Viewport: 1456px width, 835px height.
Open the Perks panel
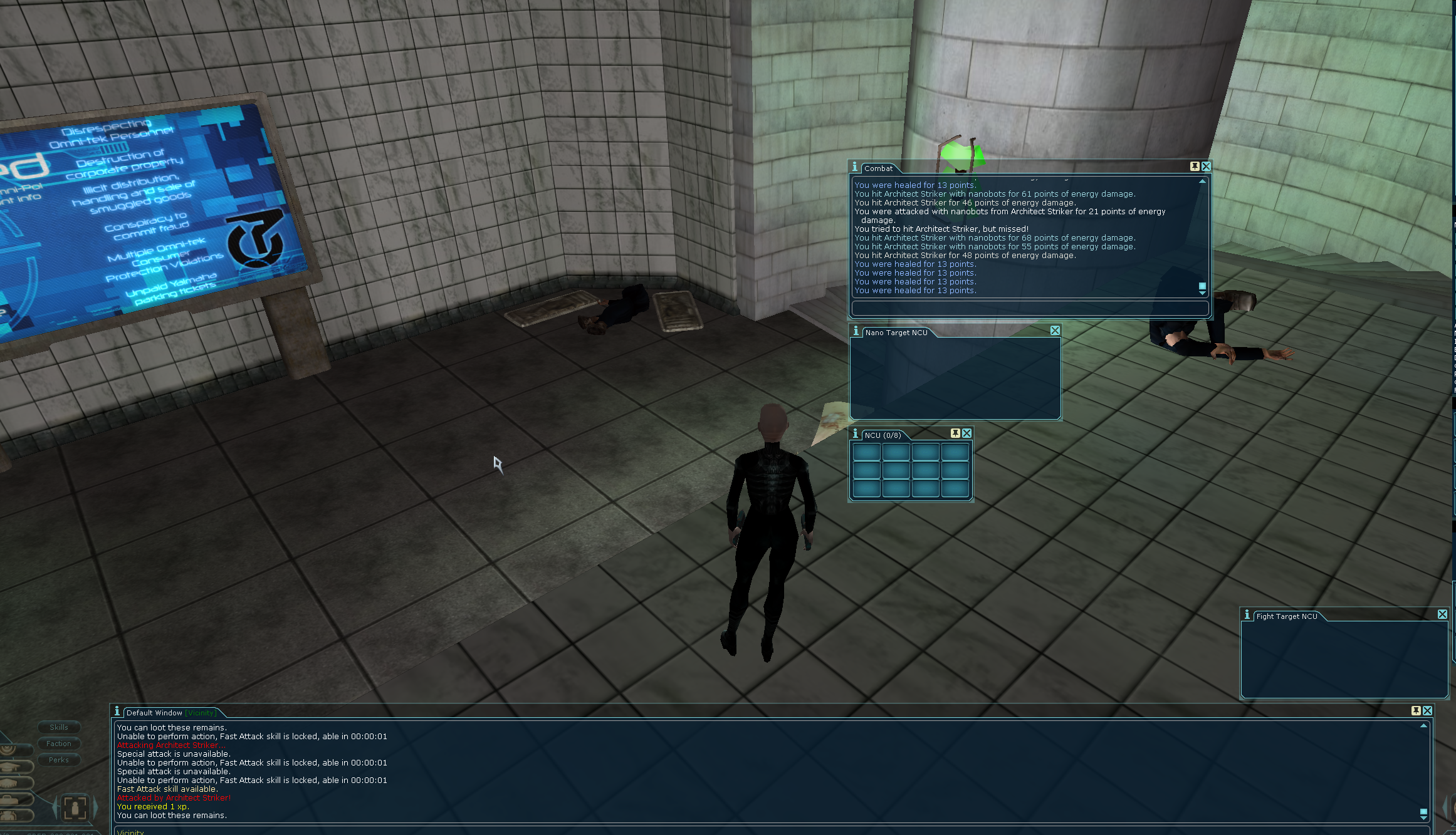(59, 760)
